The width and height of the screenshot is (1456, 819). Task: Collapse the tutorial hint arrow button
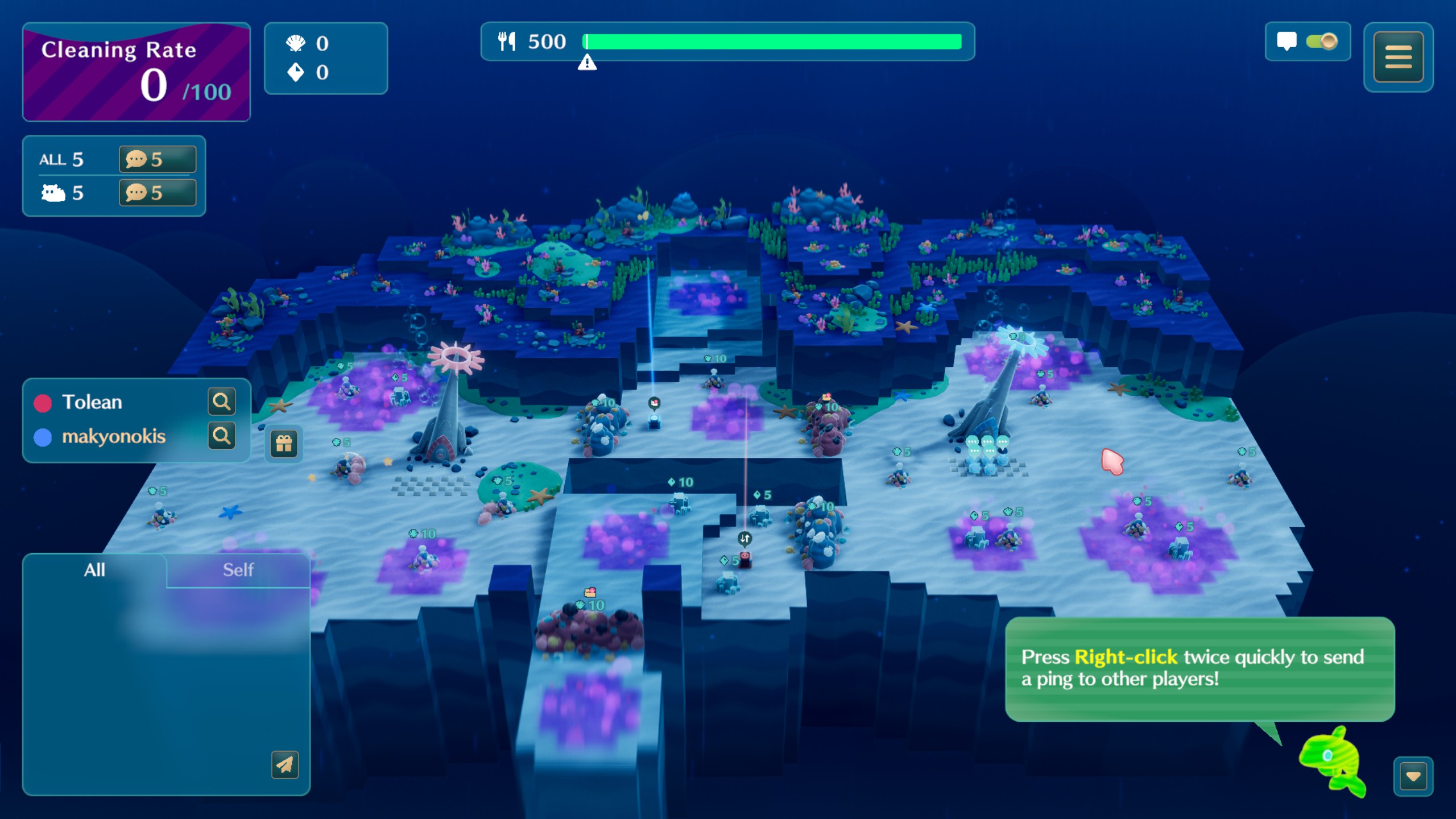click(x=1413, y=776)
